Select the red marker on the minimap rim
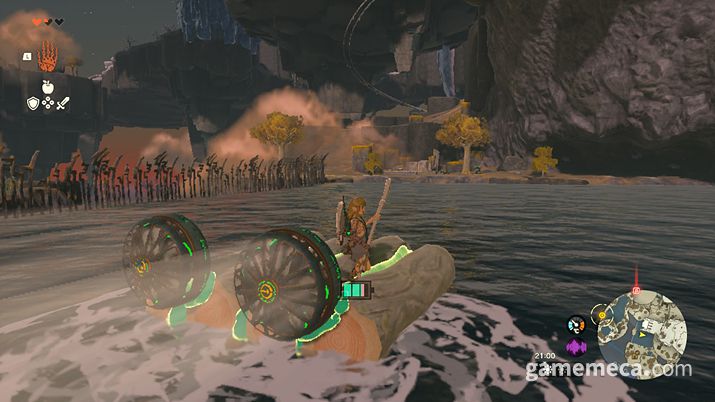This screenshot has height=402, width=715. [x=636, y=290]
